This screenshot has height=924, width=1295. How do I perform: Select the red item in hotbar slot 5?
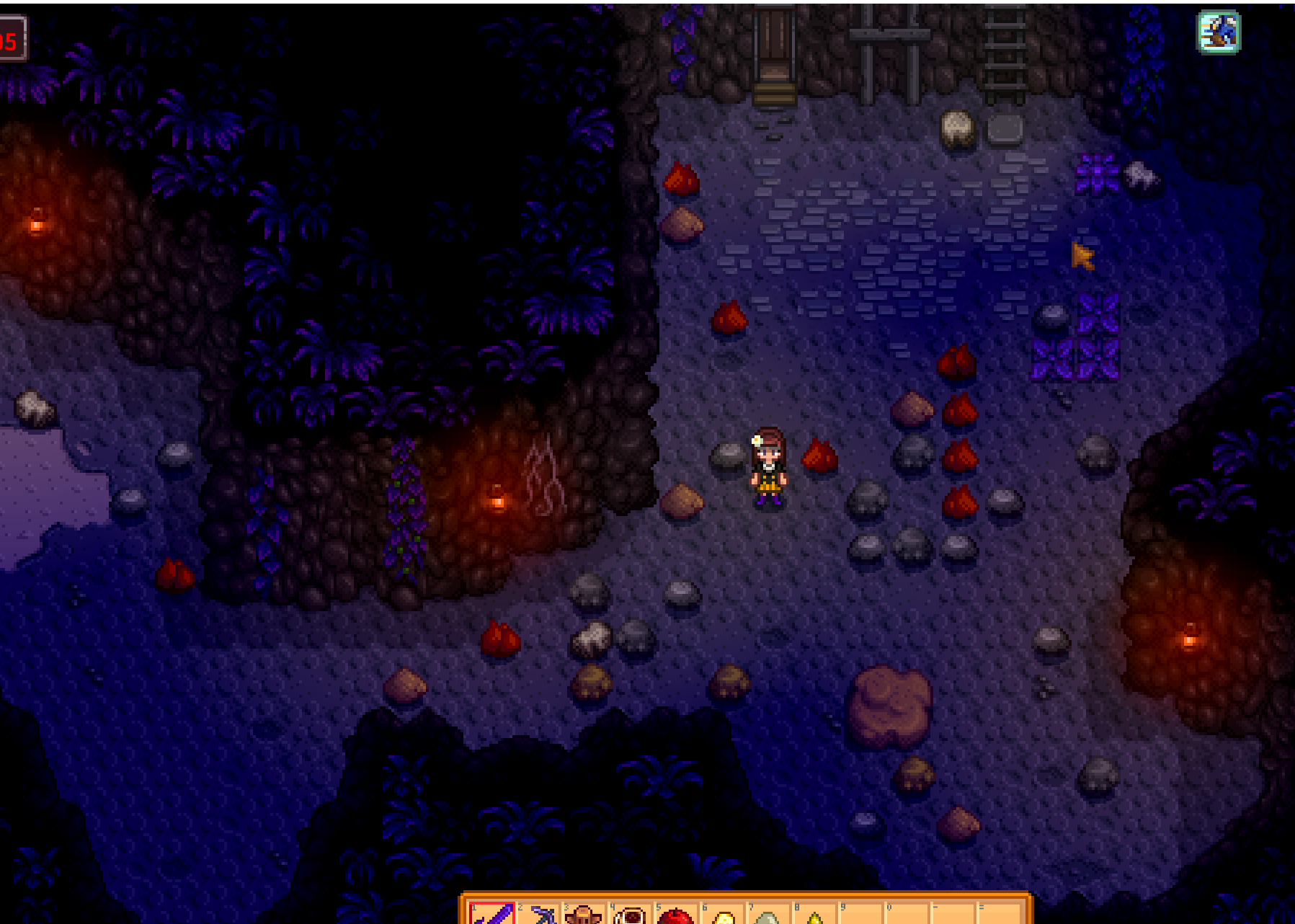click(677, 915)
